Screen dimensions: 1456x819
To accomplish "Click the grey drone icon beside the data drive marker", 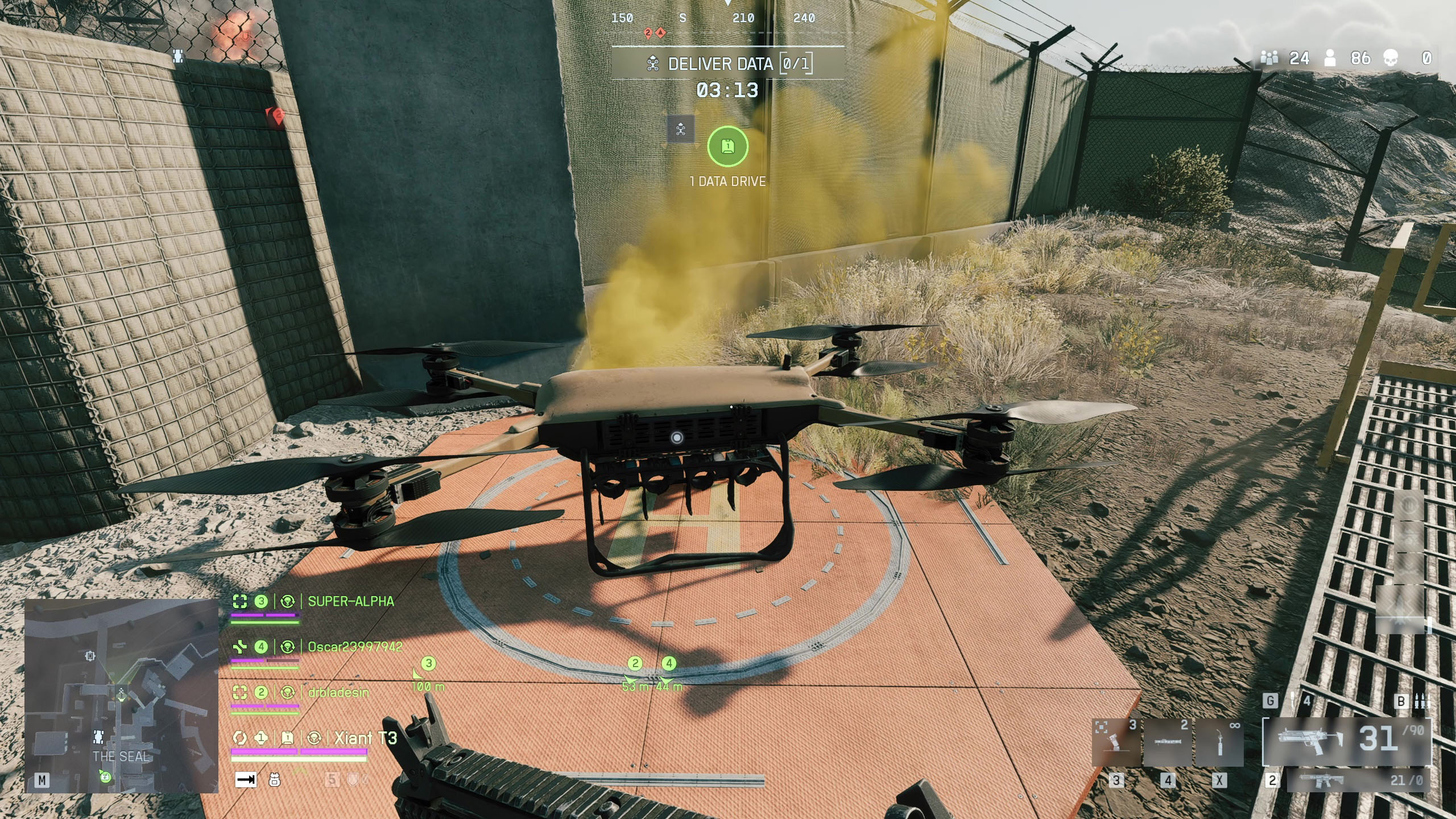I will point(681,130).
